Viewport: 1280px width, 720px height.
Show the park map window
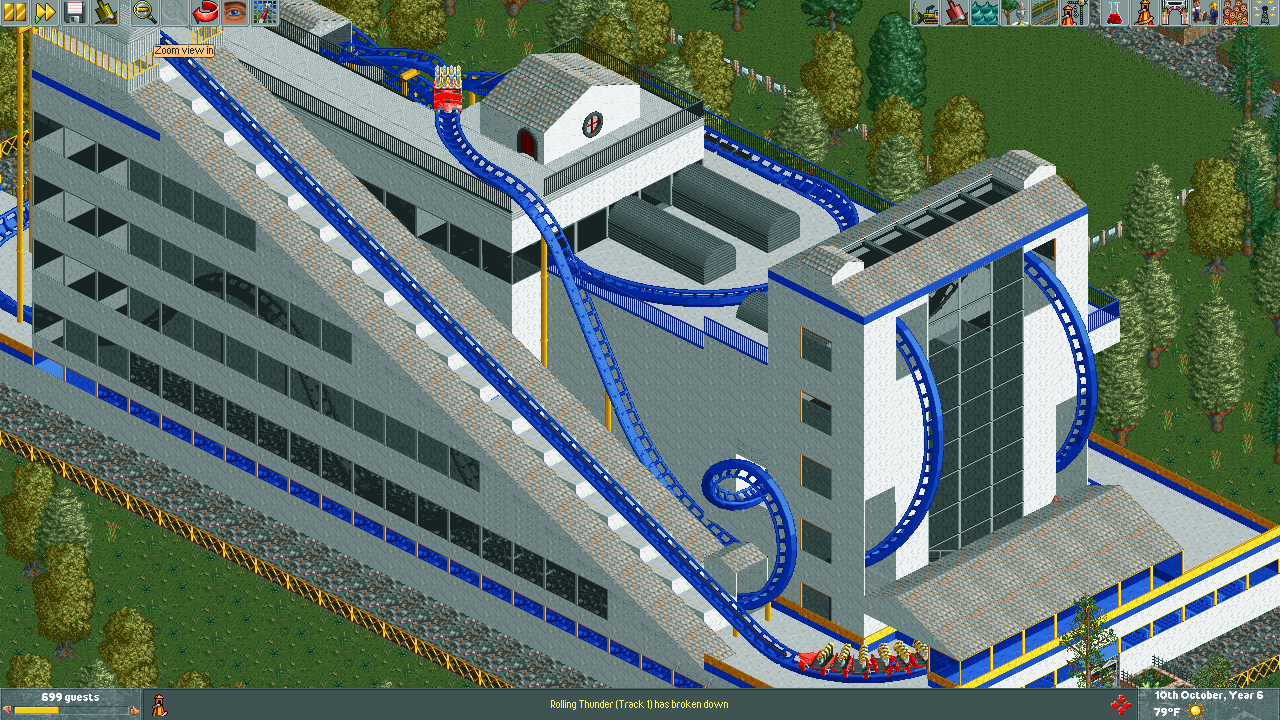(x=264, y=12)
